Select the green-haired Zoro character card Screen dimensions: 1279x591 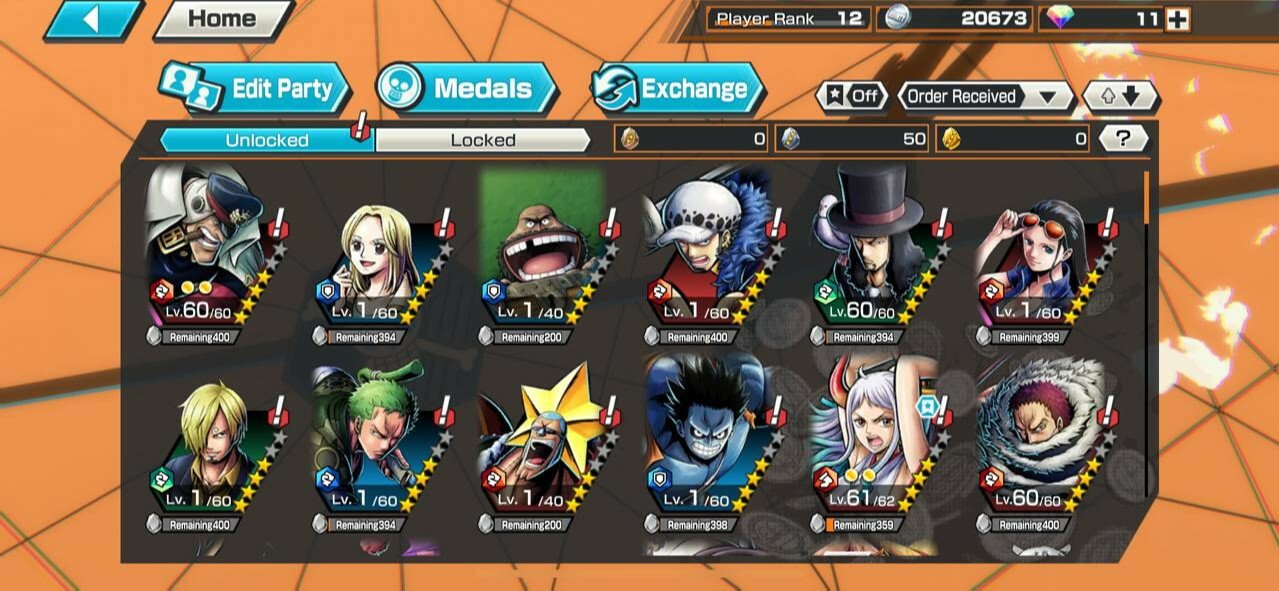point(374,443)
